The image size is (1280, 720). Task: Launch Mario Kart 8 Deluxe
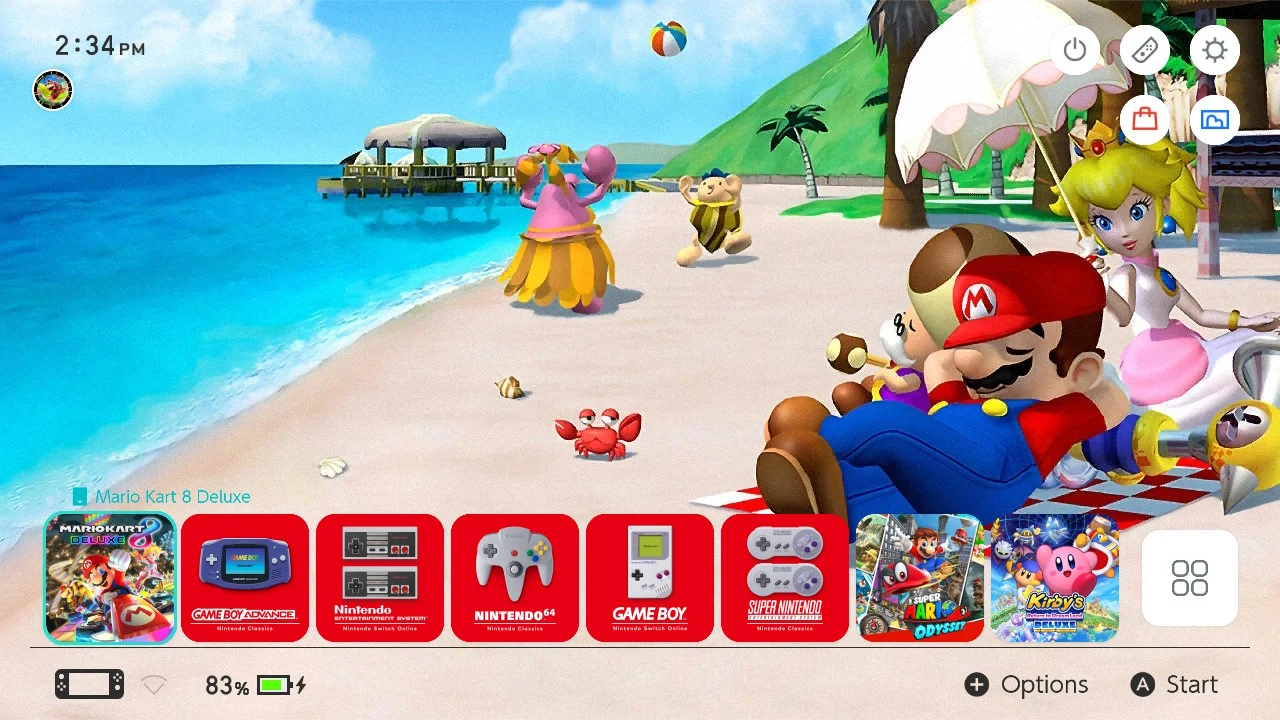pos(110,578)
